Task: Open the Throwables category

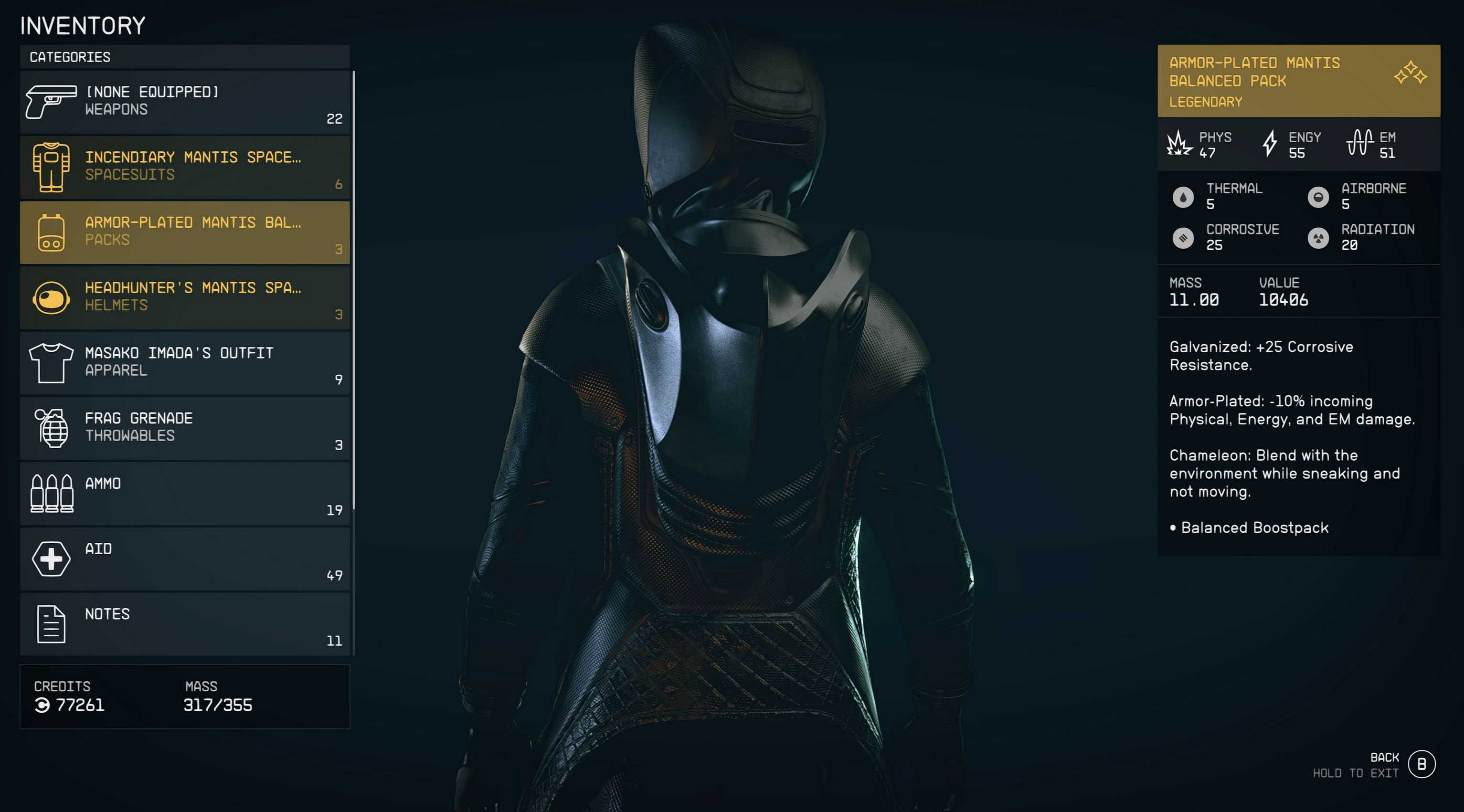Action: pyautogui.click(x=185, y=428)
